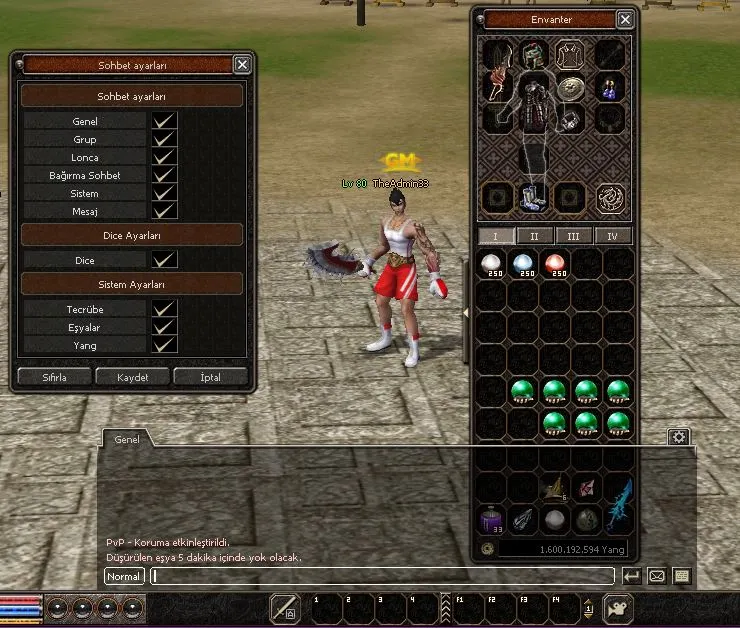The image size is (740, 628).
Task: Toggle the Dice checkbox
Action: pos(164,260)
